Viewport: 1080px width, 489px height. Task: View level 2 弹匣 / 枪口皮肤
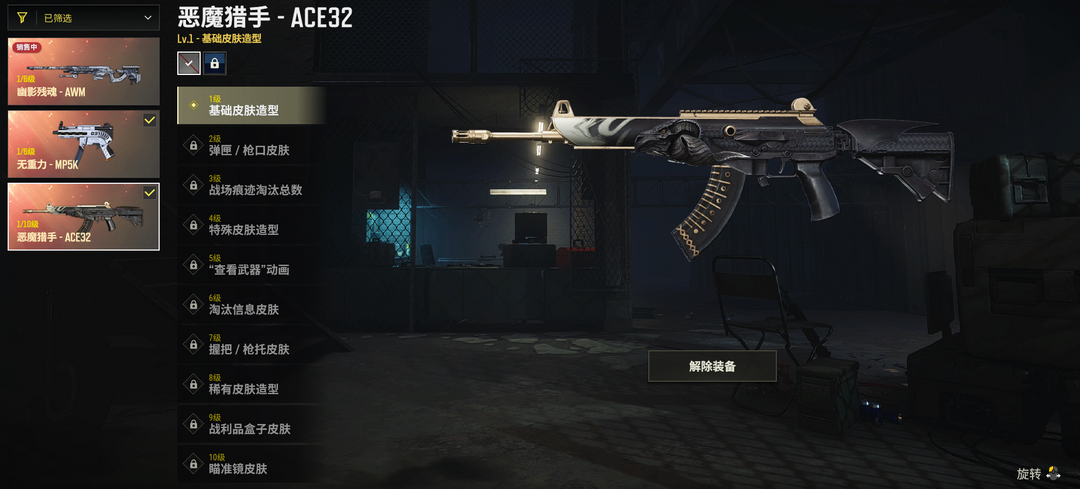click(251, 145)
